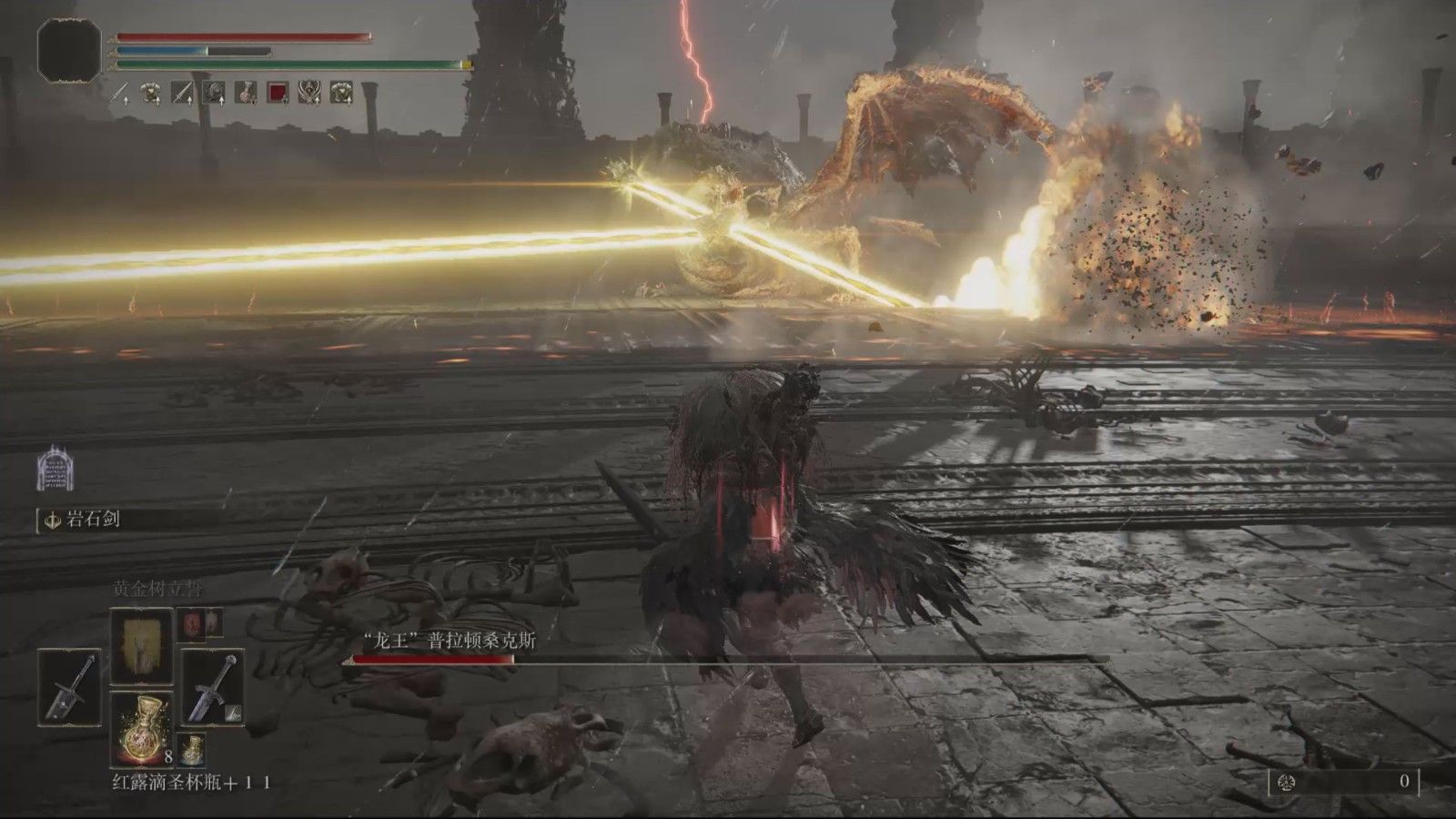This screenshot has width=1456, height=819.
Task: Select the right-hand straight sword slot
Action: tap(212, 687)
